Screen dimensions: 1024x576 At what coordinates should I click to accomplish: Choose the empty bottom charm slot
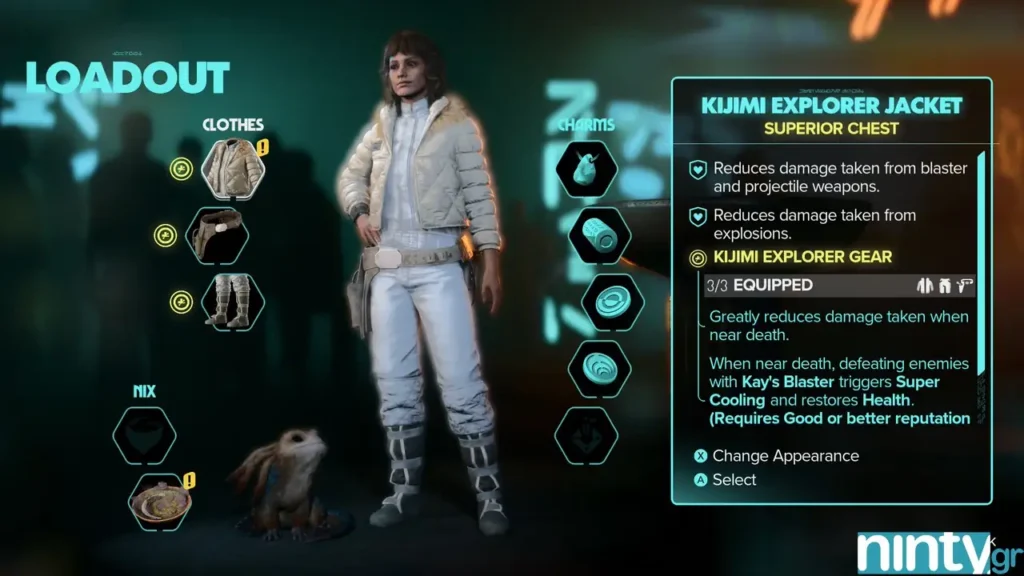coord(585,435)
